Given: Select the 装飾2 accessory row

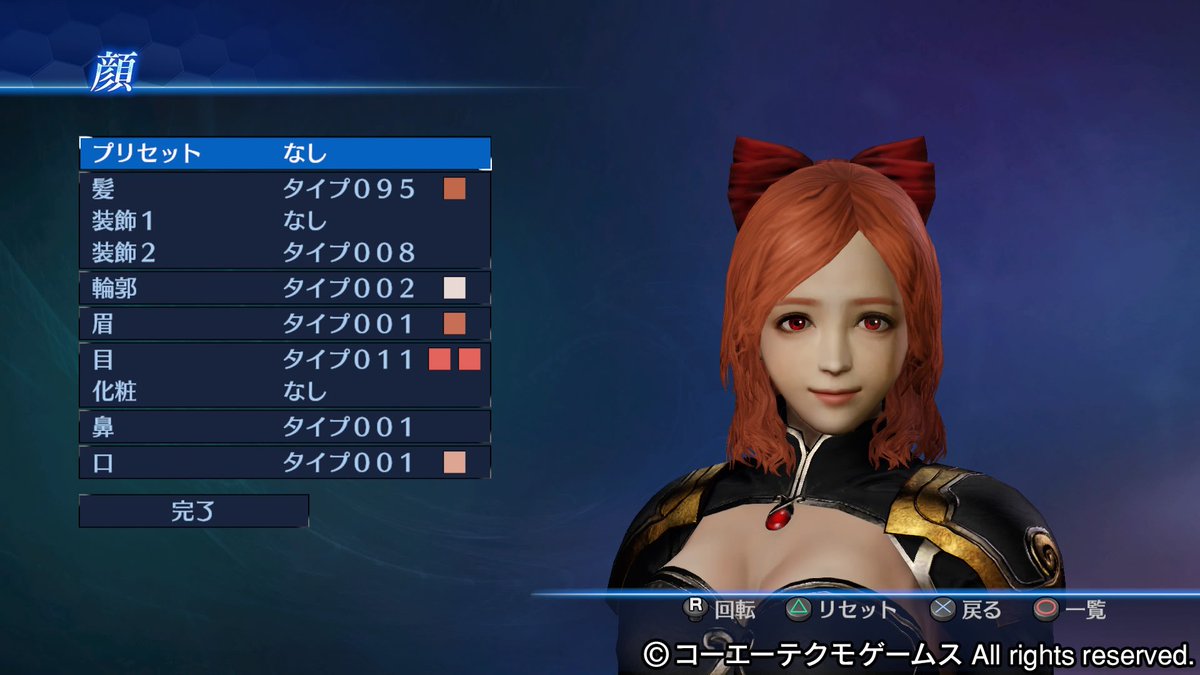Looking at the screenshot, I should tap(284, 252).
